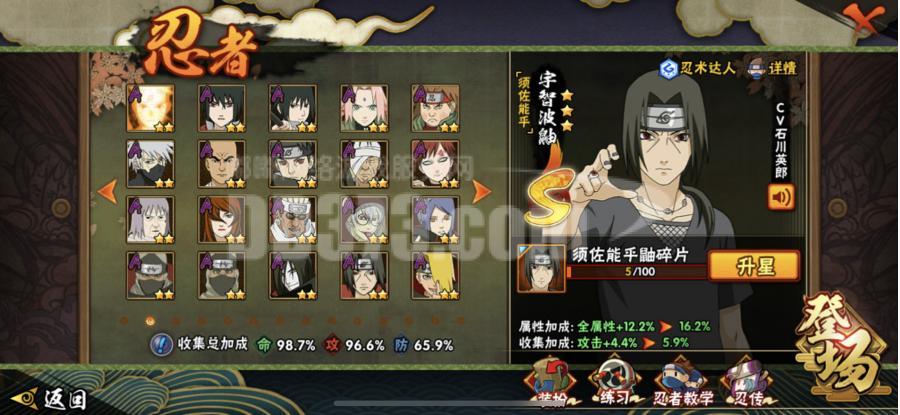Show the next page of ninjas
Screen dimensions: 900x415
pos(481,190)
